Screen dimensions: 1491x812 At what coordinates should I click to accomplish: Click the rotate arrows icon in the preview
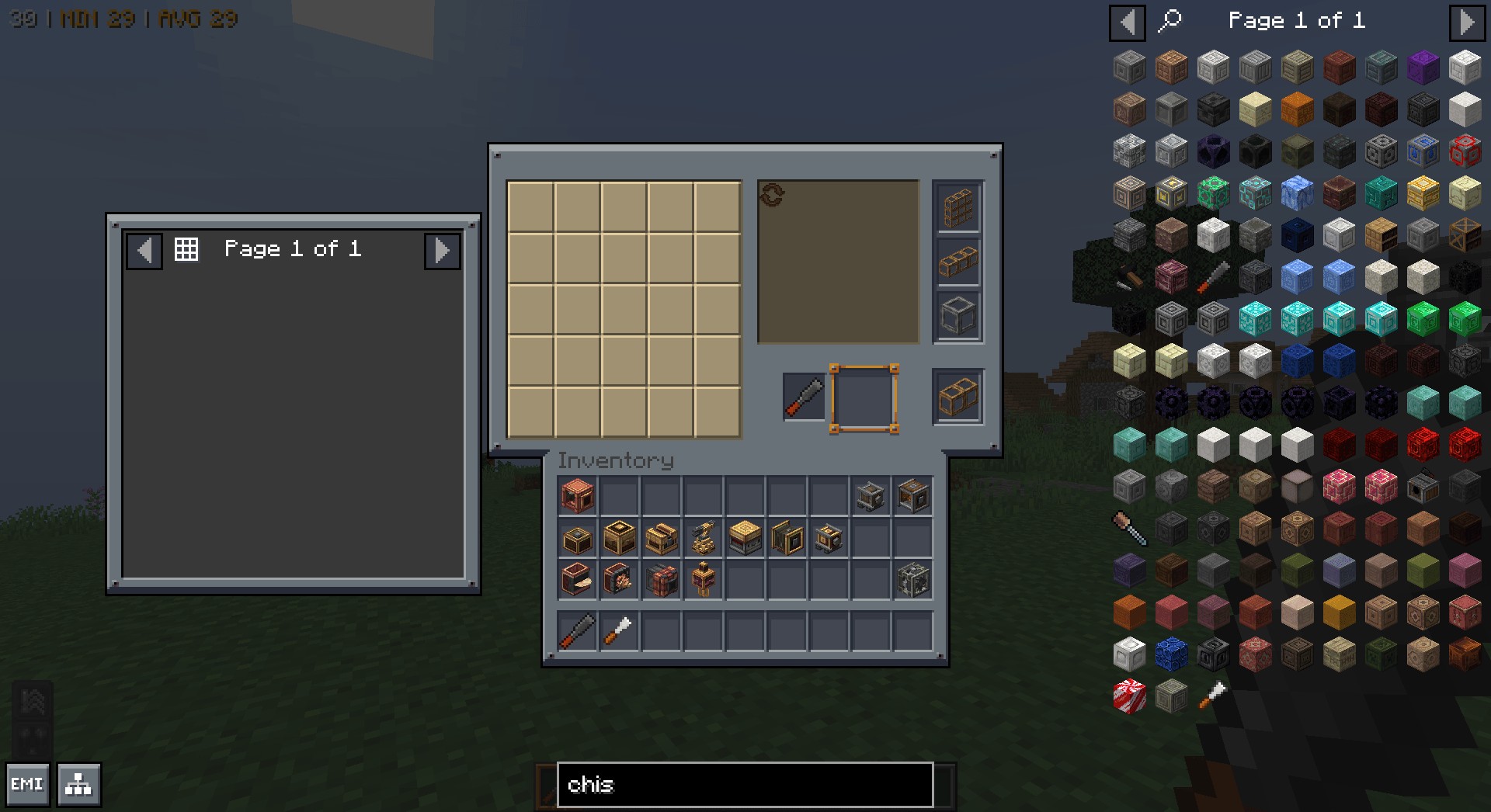pos(772,194)
